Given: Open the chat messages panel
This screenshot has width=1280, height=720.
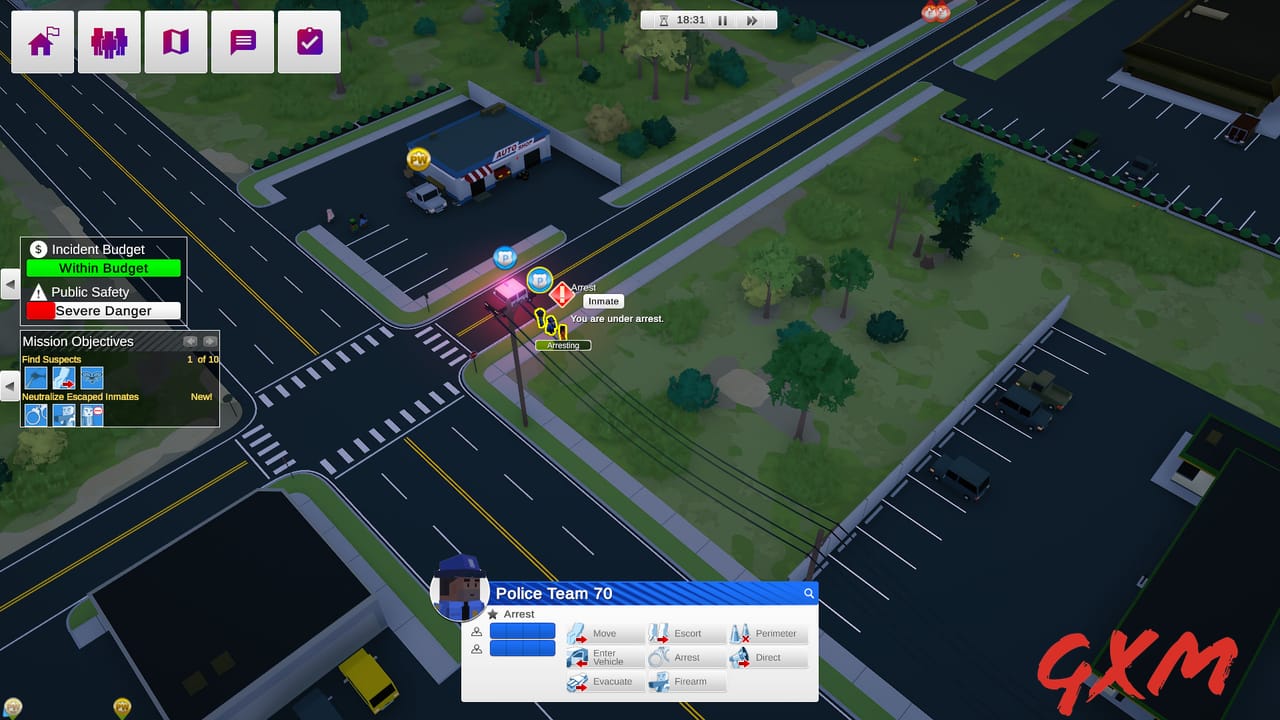Looking at the screenshot, I should [242, 41].
